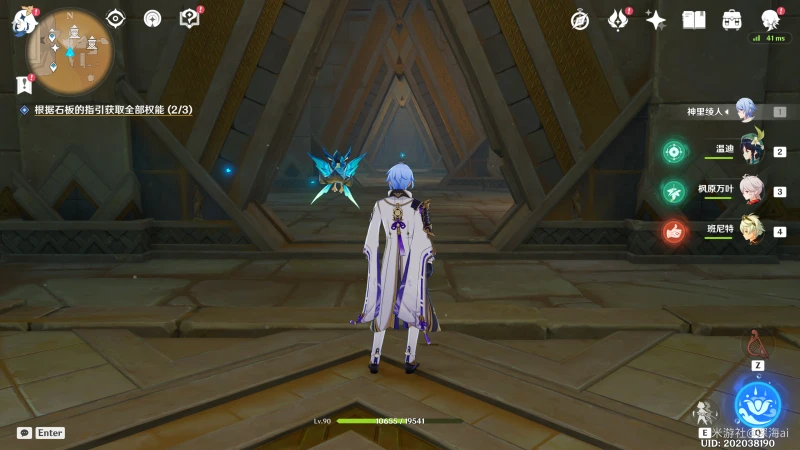
Task: Switch to party member 枫原万叶
Action: tap(751, 190)
